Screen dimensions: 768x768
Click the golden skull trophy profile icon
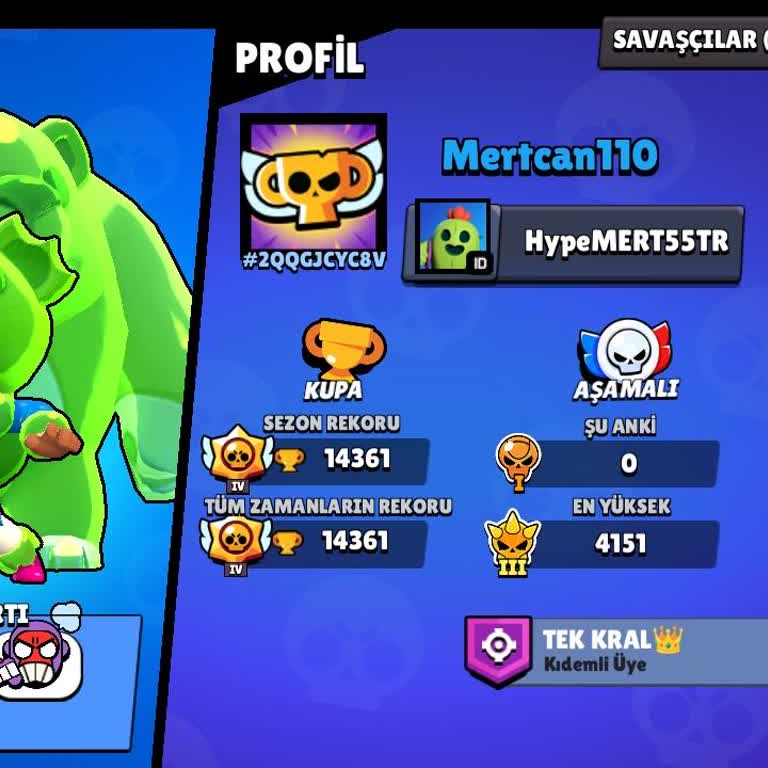tap(313, 181)
